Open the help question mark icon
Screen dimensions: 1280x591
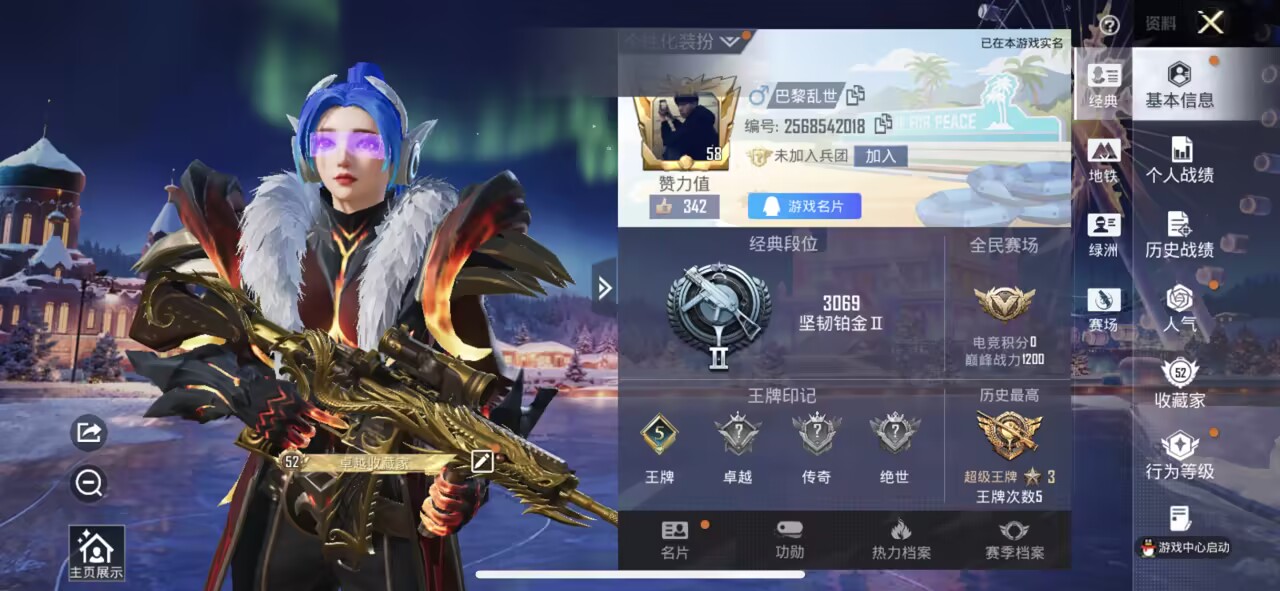(1108, 25)
